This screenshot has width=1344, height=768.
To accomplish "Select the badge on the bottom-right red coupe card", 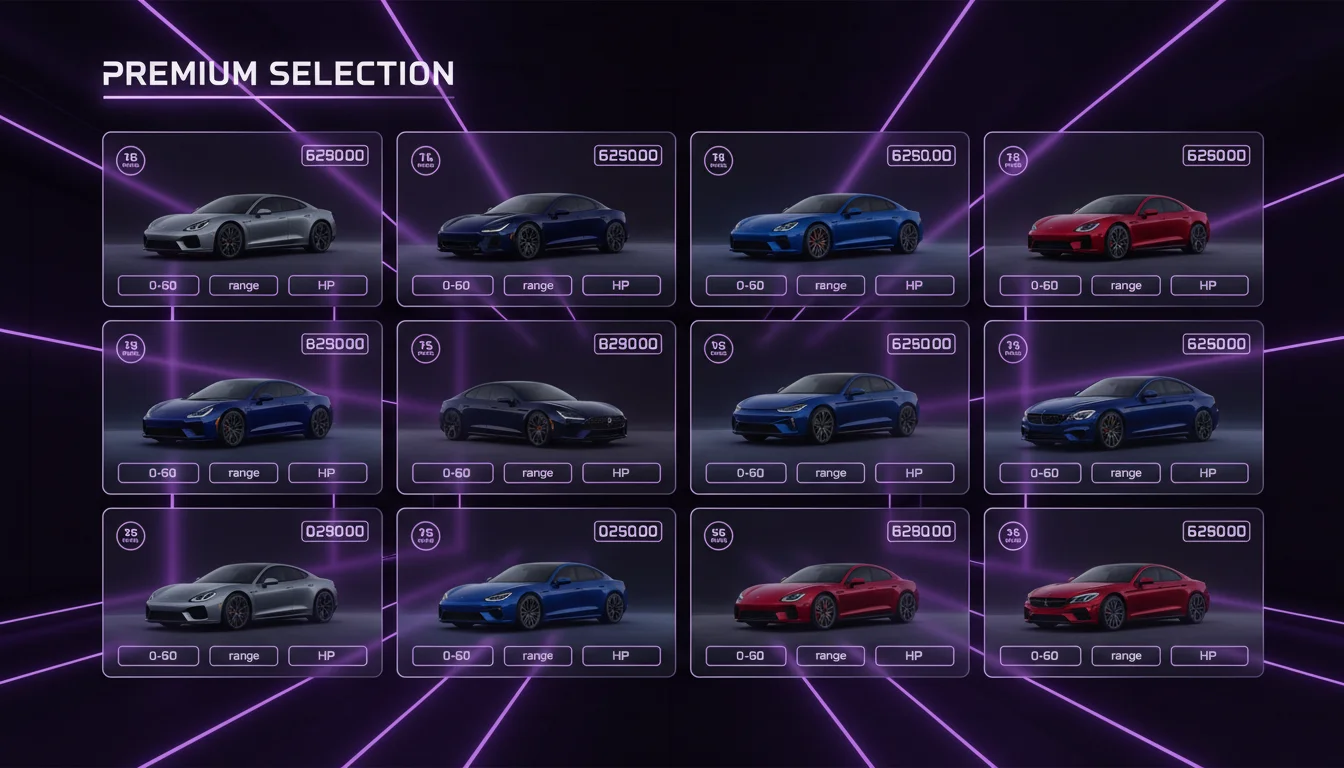I will click(x=1012, y=537).
